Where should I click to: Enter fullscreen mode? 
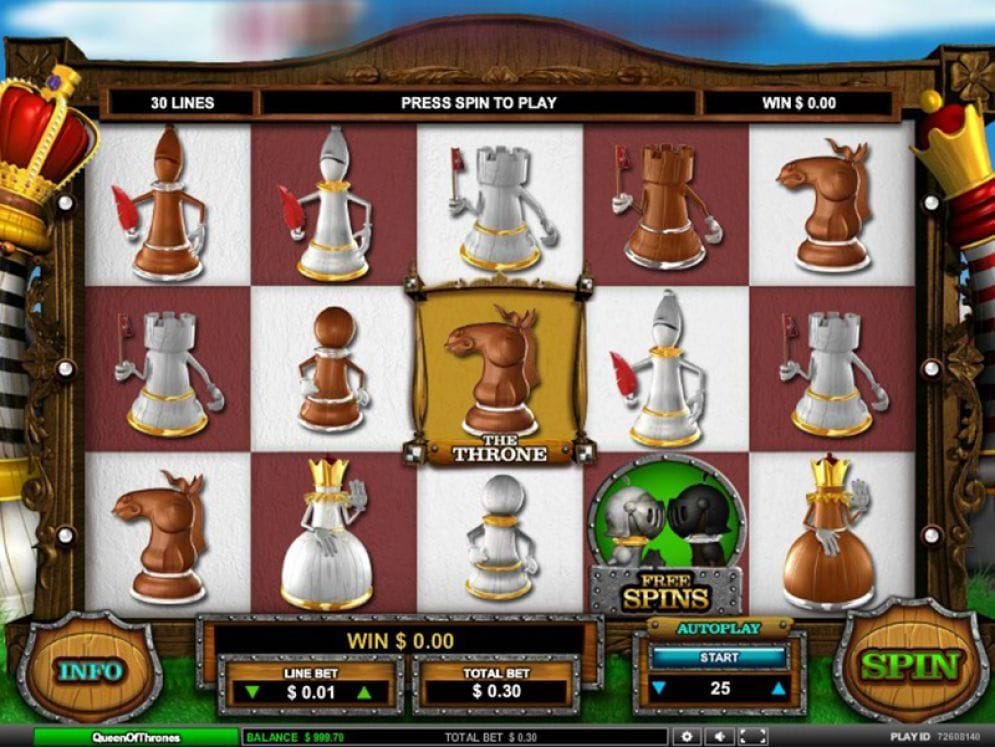tap(753, 737)
